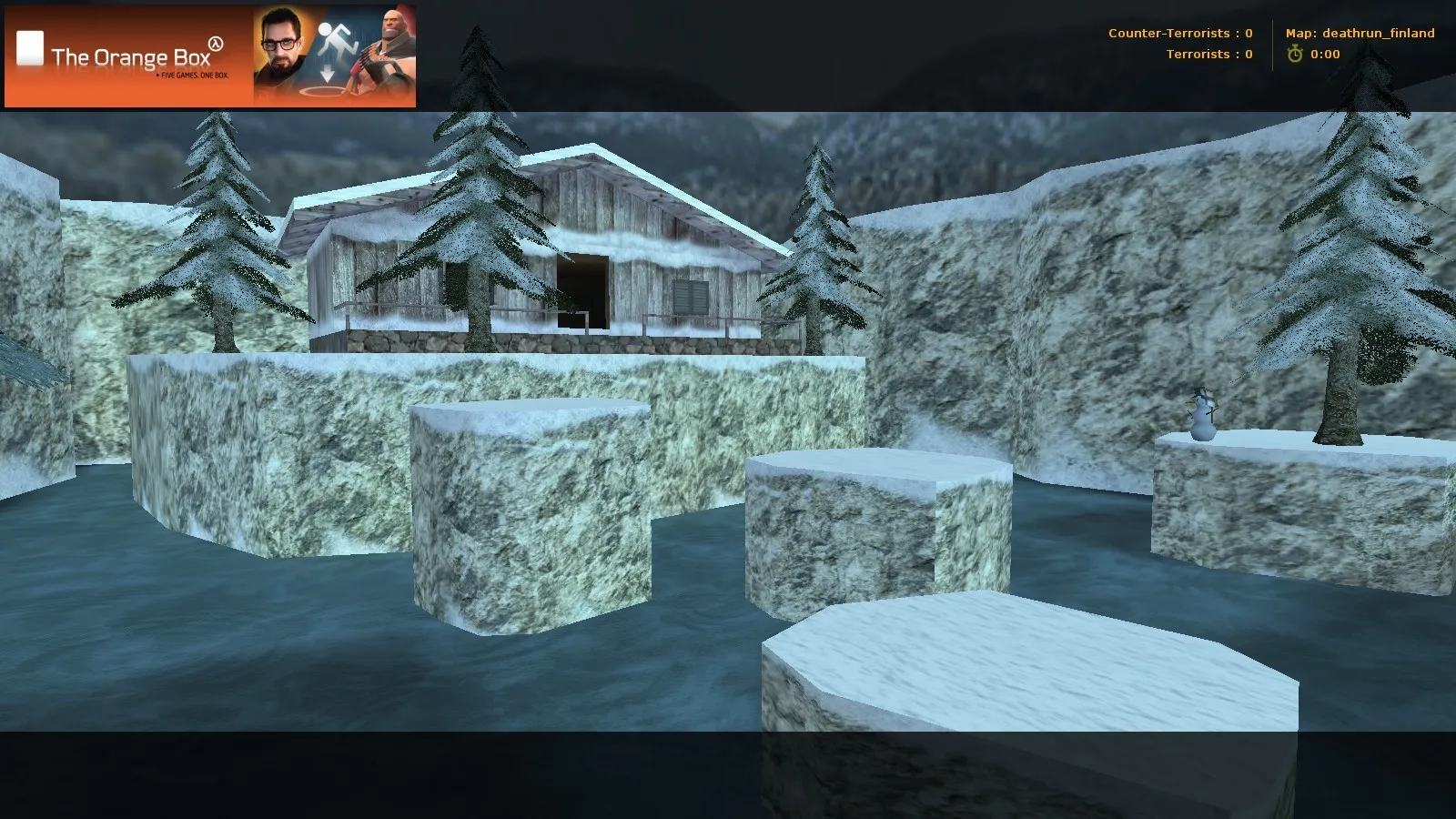
Task: Click the divider between score and map info
Action: click(1272, 43)
